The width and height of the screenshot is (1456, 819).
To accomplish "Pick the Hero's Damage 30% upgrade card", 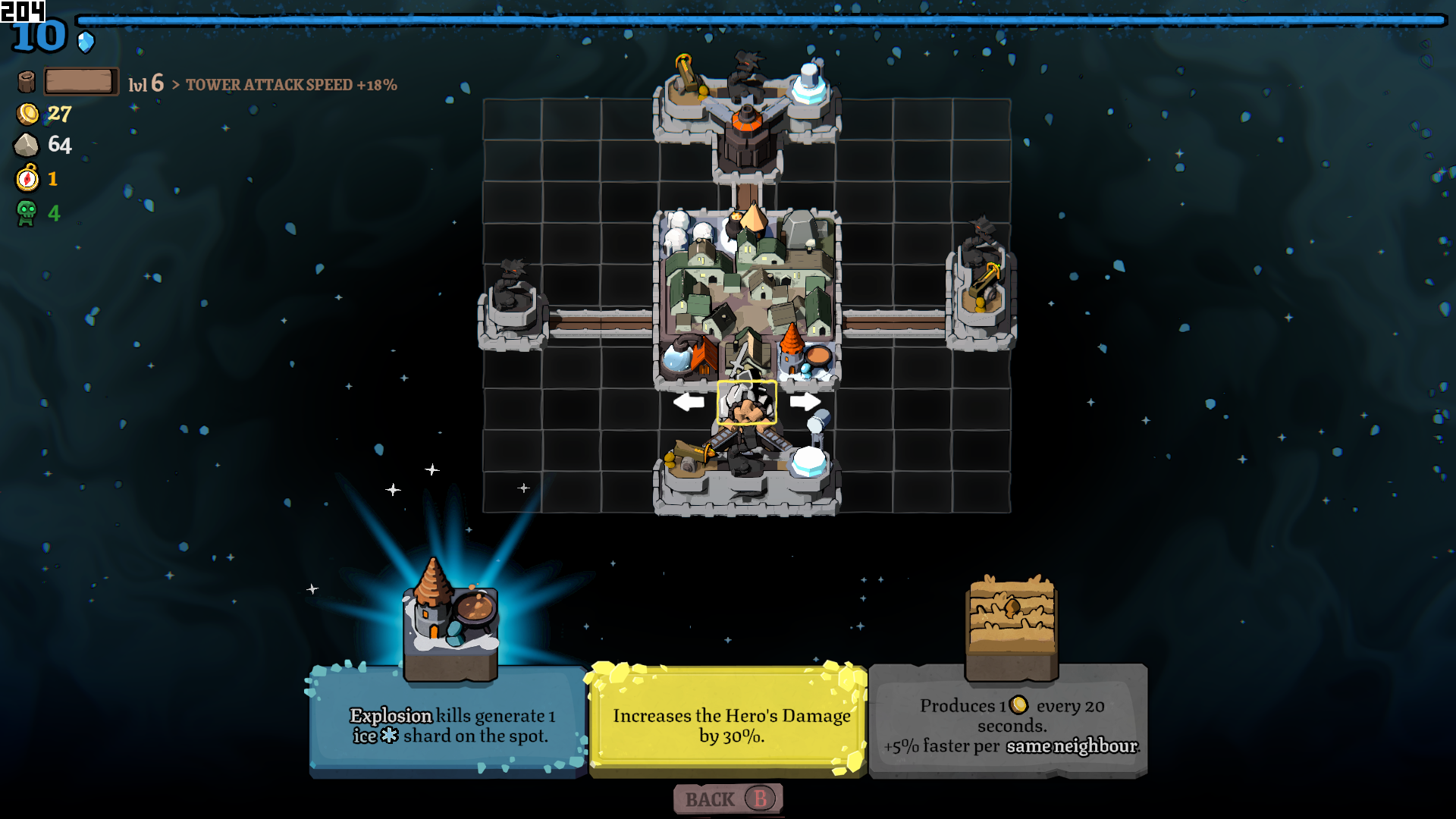I will 729,723.
